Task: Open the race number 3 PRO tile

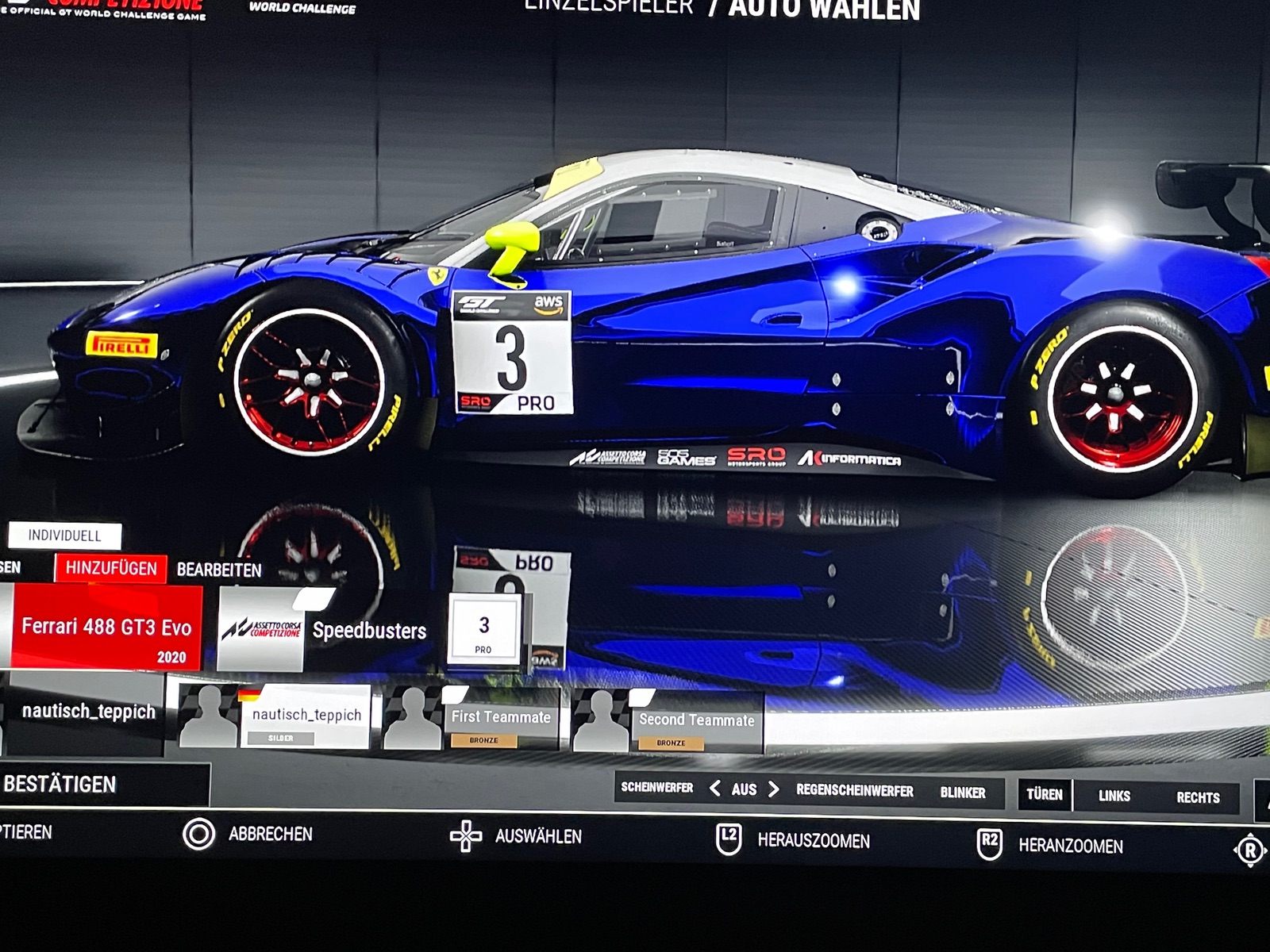Action: pos(483,630)
